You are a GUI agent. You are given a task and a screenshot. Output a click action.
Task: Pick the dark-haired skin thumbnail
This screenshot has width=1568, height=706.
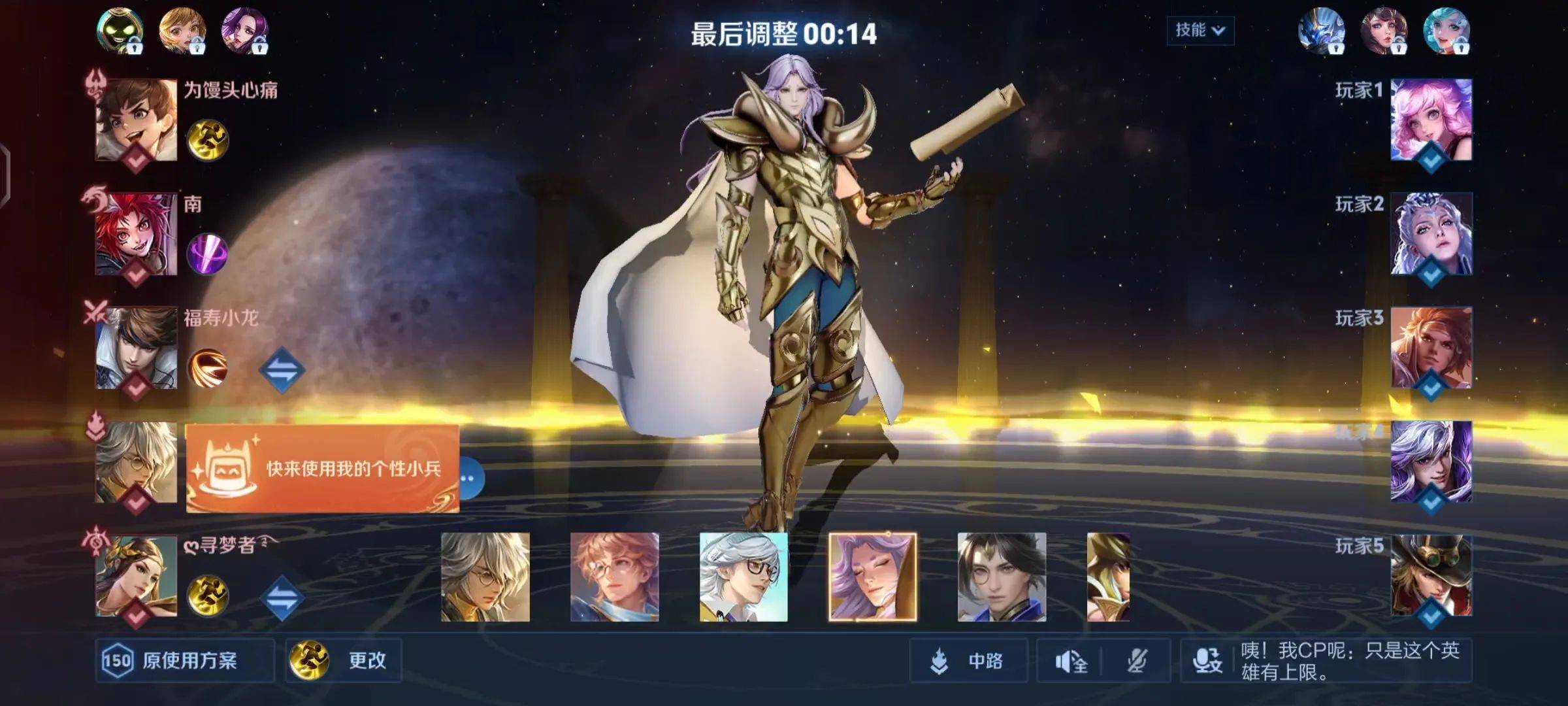coord(1002,577)
